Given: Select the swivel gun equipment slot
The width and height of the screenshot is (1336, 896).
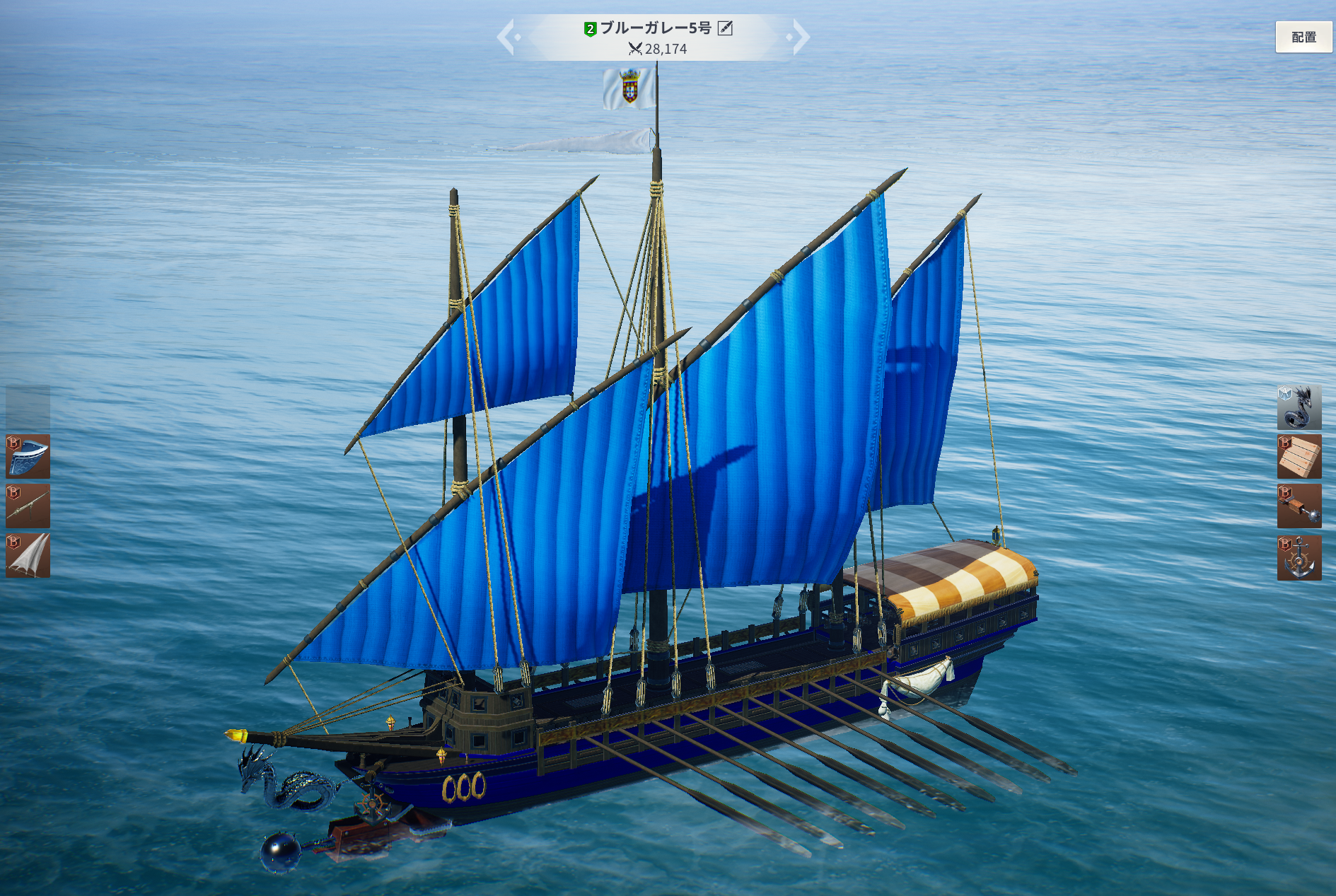Looking at the screenshot, I should pyautogui.click(x=28, y=506).
